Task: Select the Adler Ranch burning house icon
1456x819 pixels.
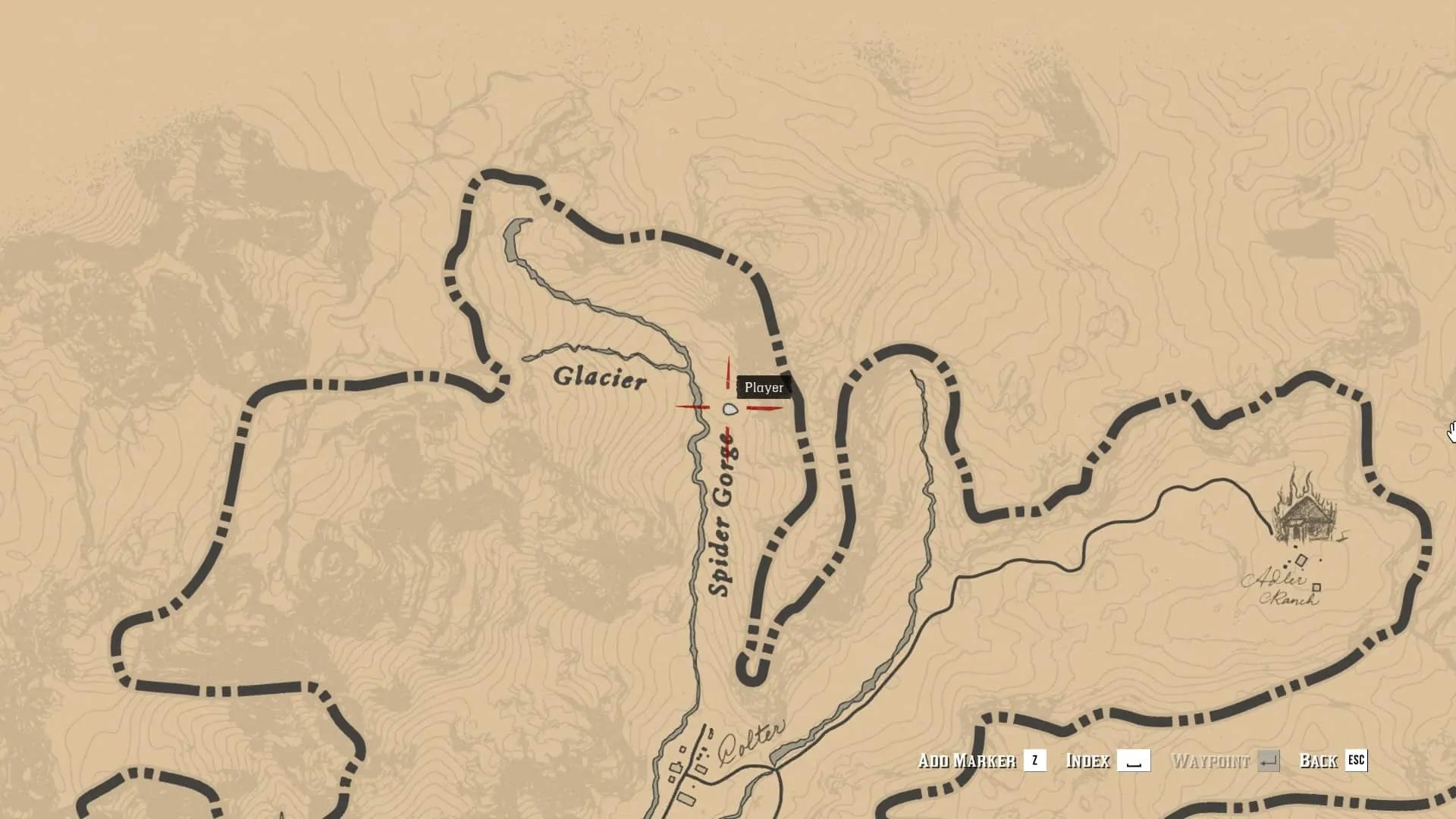Action: [1306, 509]
